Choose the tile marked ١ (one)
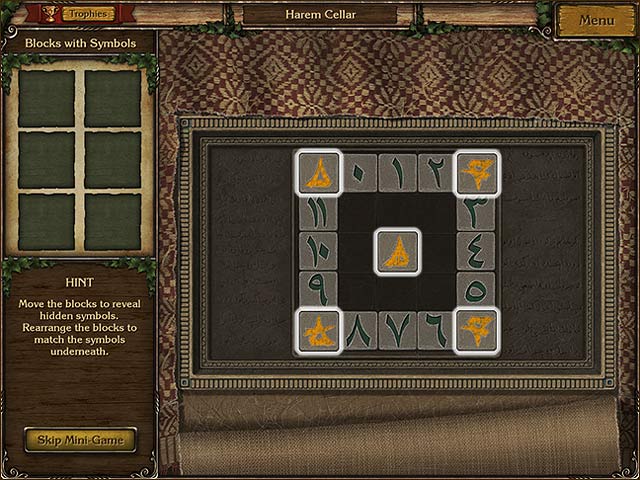Image resolution: width=640 pixels, height=480 pixels. tap(397, 172)
